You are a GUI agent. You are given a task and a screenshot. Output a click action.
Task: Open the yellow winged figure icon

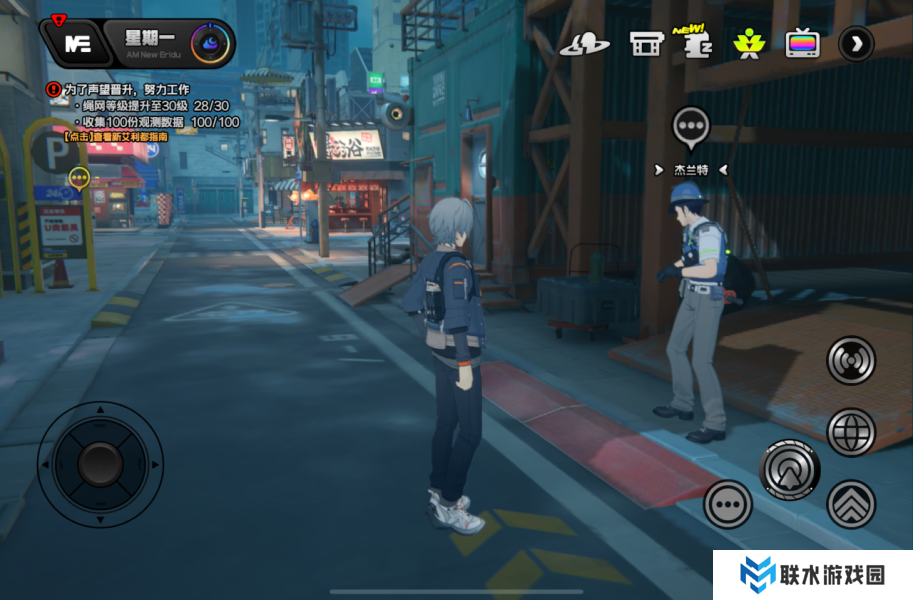[747, 44]
